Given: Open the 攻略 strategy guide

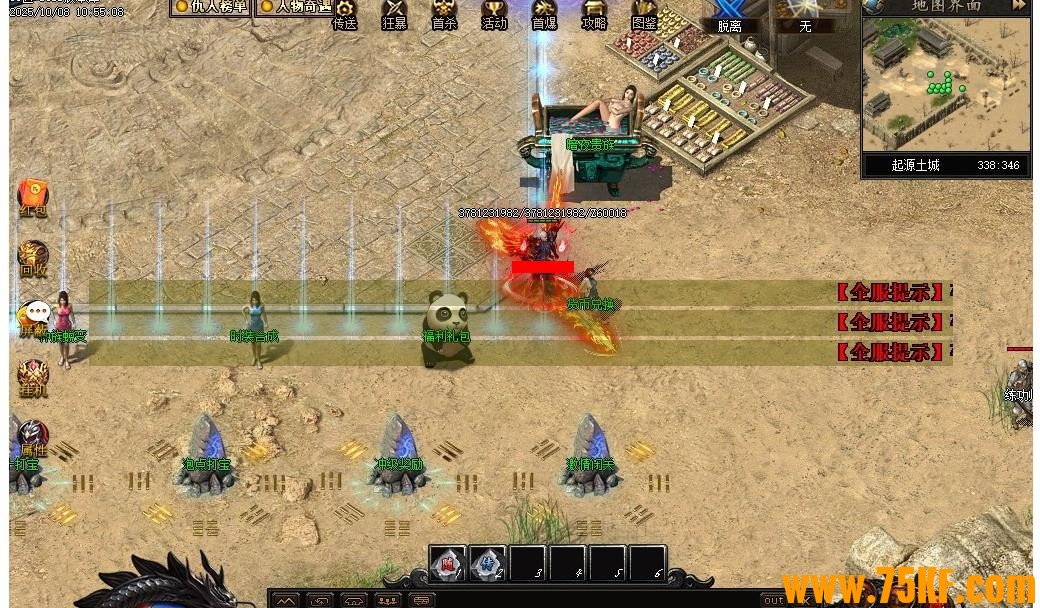Looking at the screenshot, I should pyautogui.click(x=594, y=13).
